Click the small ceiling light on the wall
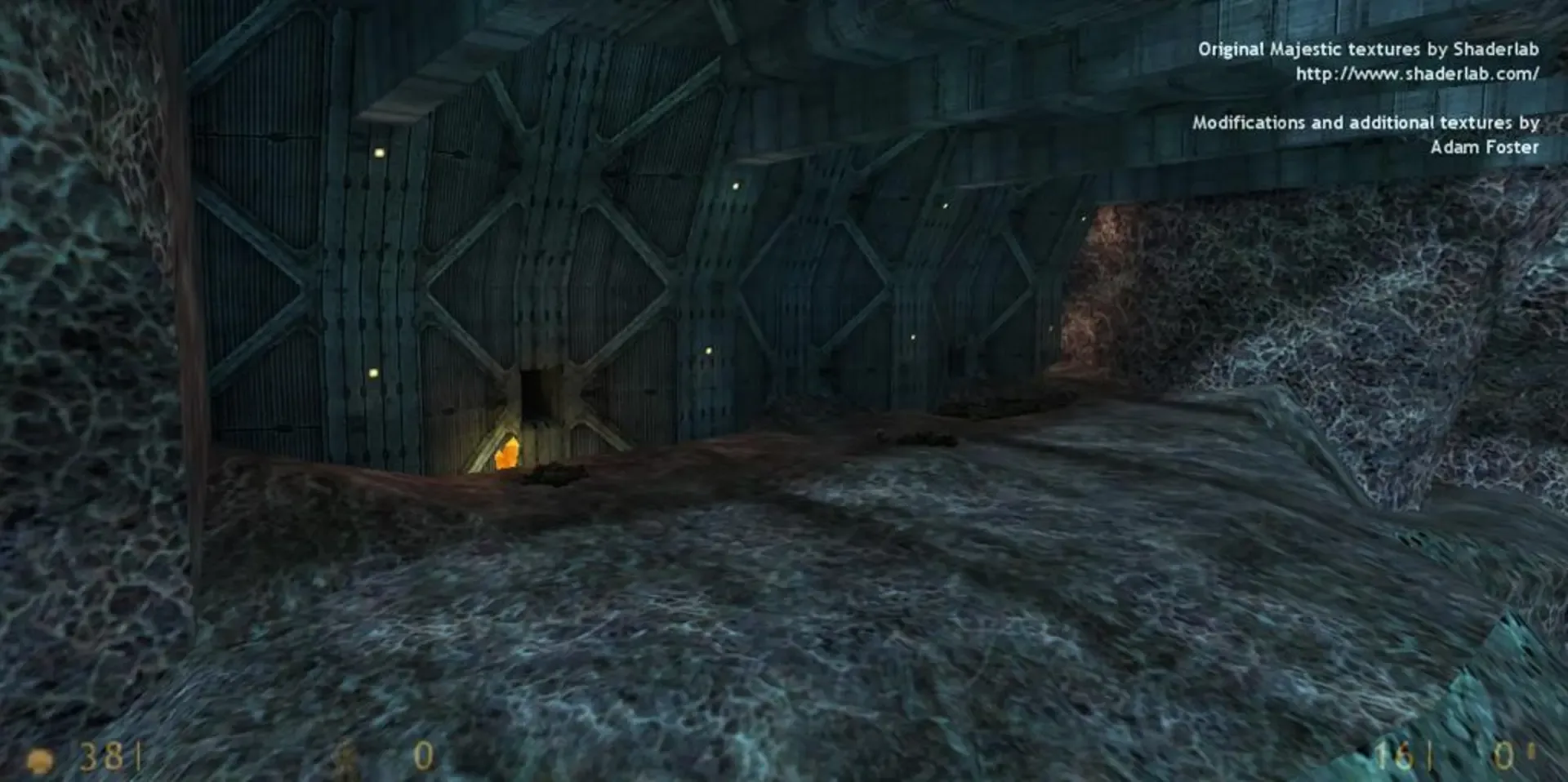Image resolution: width=1568 pixels, height=782 pixels. [378, 150]
